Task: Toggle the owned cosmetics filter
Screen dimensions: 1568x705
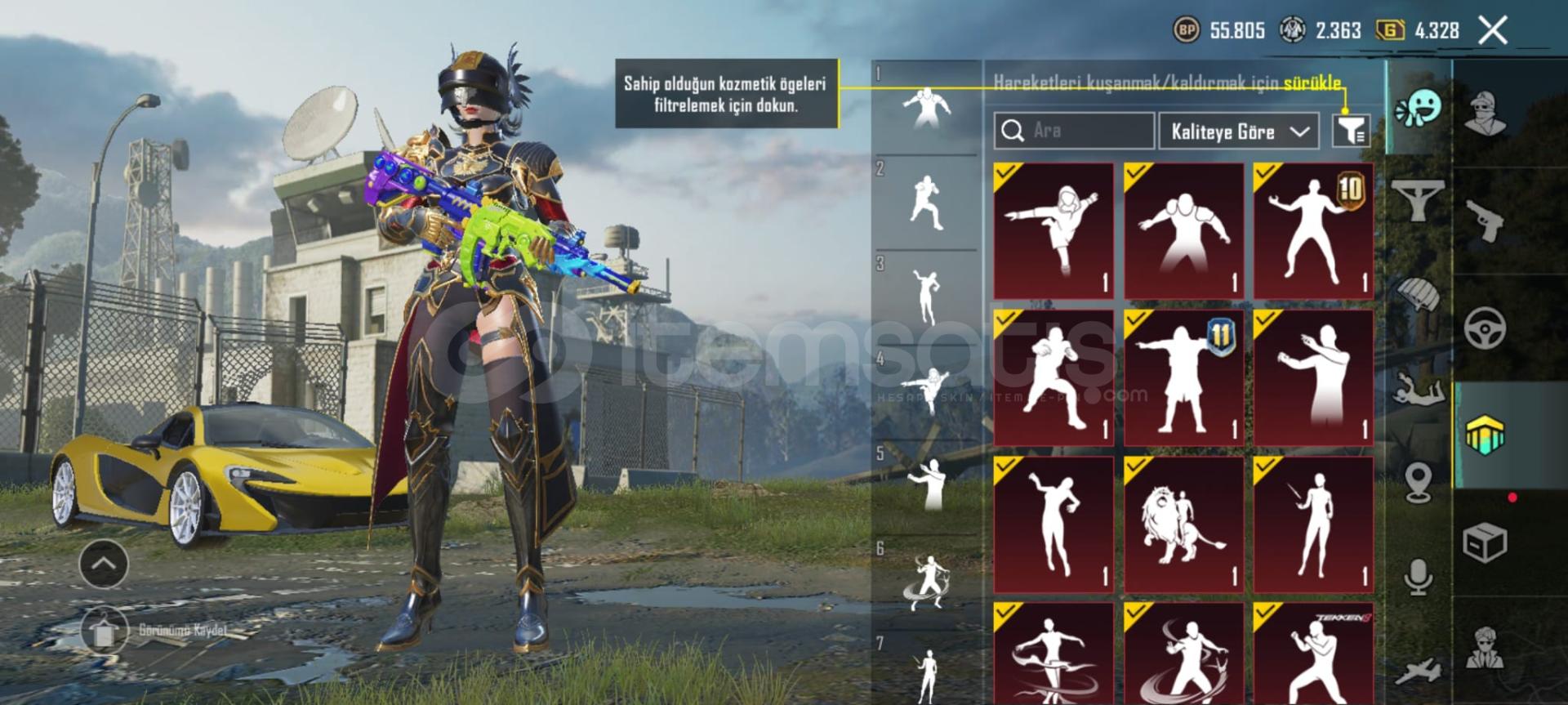Action: pyautogui.click(x=1351, y=131)
